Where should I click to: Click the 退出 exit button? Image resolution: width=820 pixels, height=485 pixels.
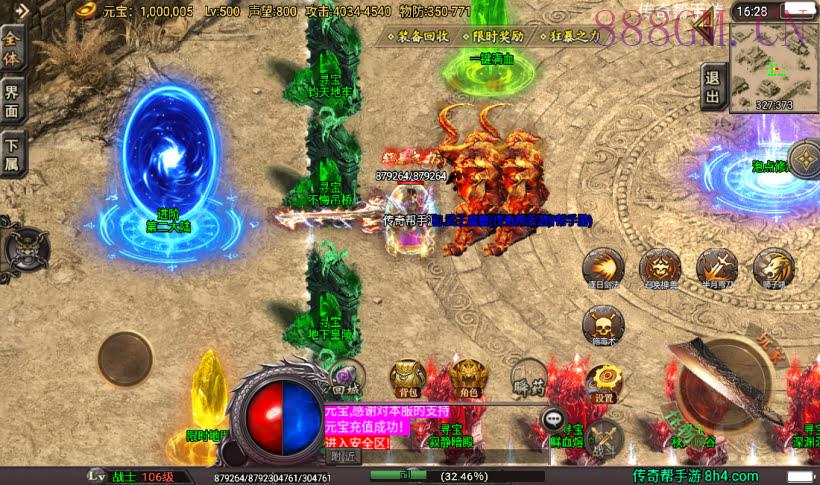pos(712,87)
